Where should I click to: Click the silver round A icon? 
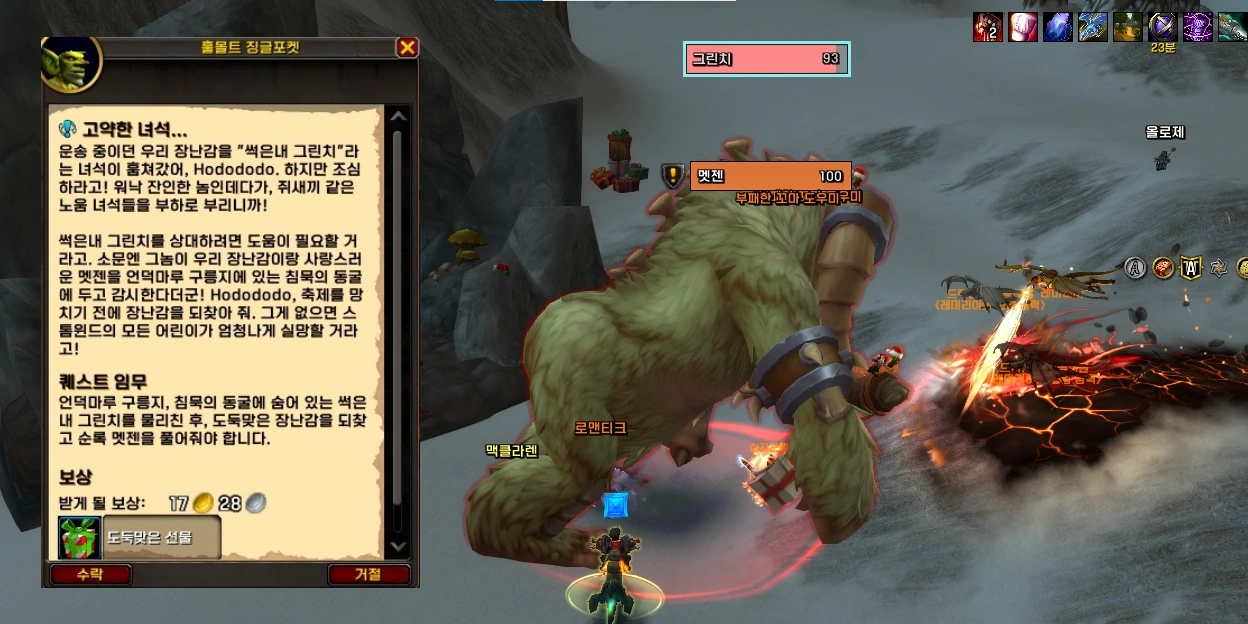pos(1134,267)
